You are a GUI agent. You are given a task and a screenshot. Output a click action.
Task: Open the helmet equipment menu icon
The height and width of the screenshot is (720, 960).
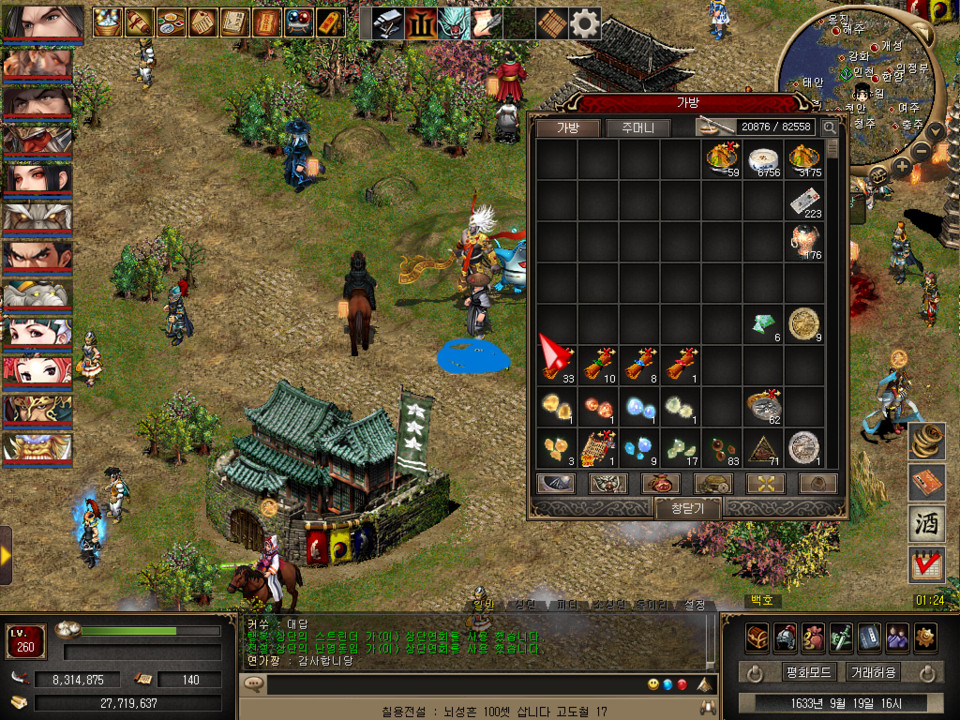pyautogui.click(x=785, y=636)
